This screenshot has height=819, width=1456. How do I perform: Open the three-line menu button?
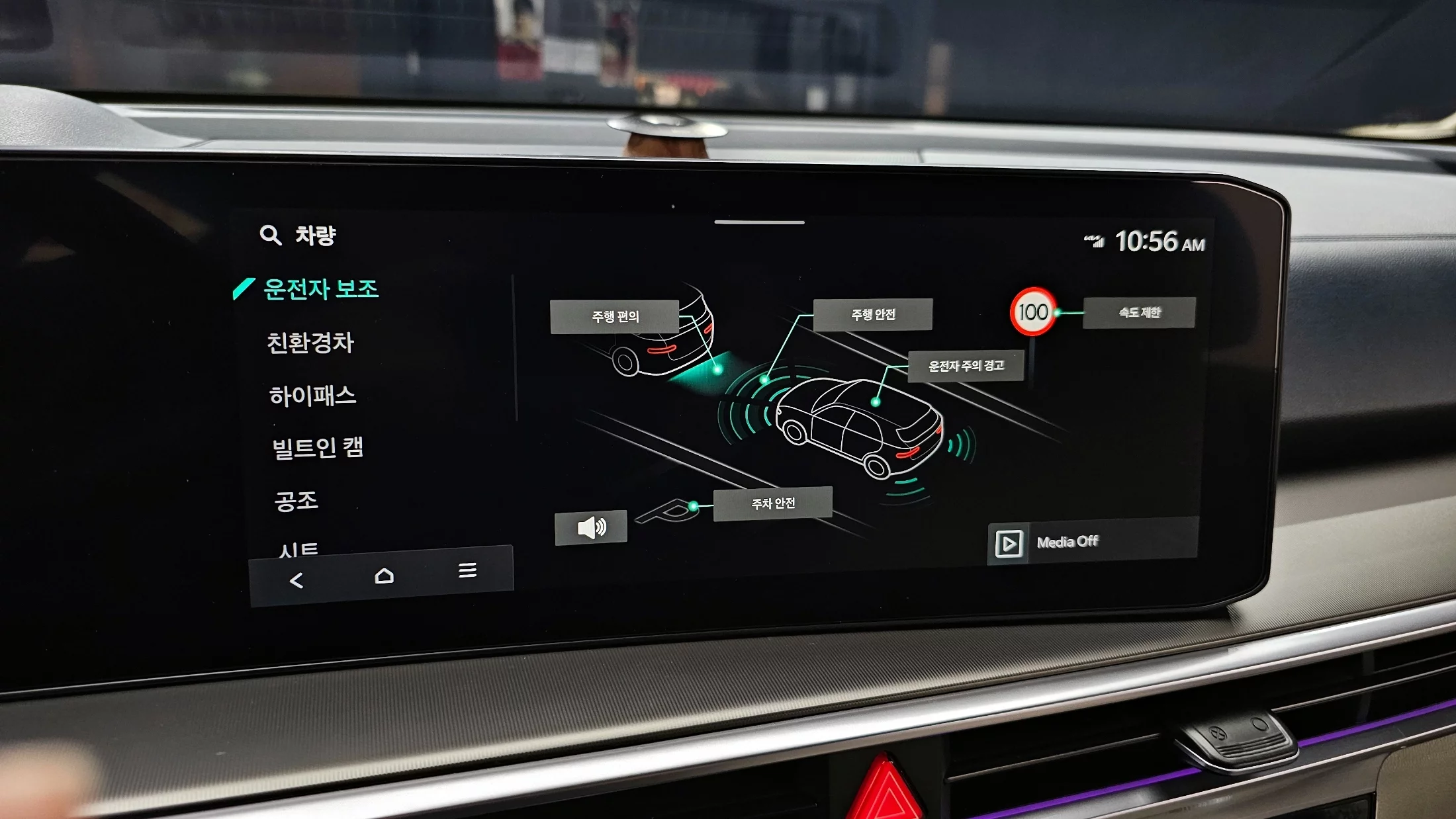coord(467,570)
